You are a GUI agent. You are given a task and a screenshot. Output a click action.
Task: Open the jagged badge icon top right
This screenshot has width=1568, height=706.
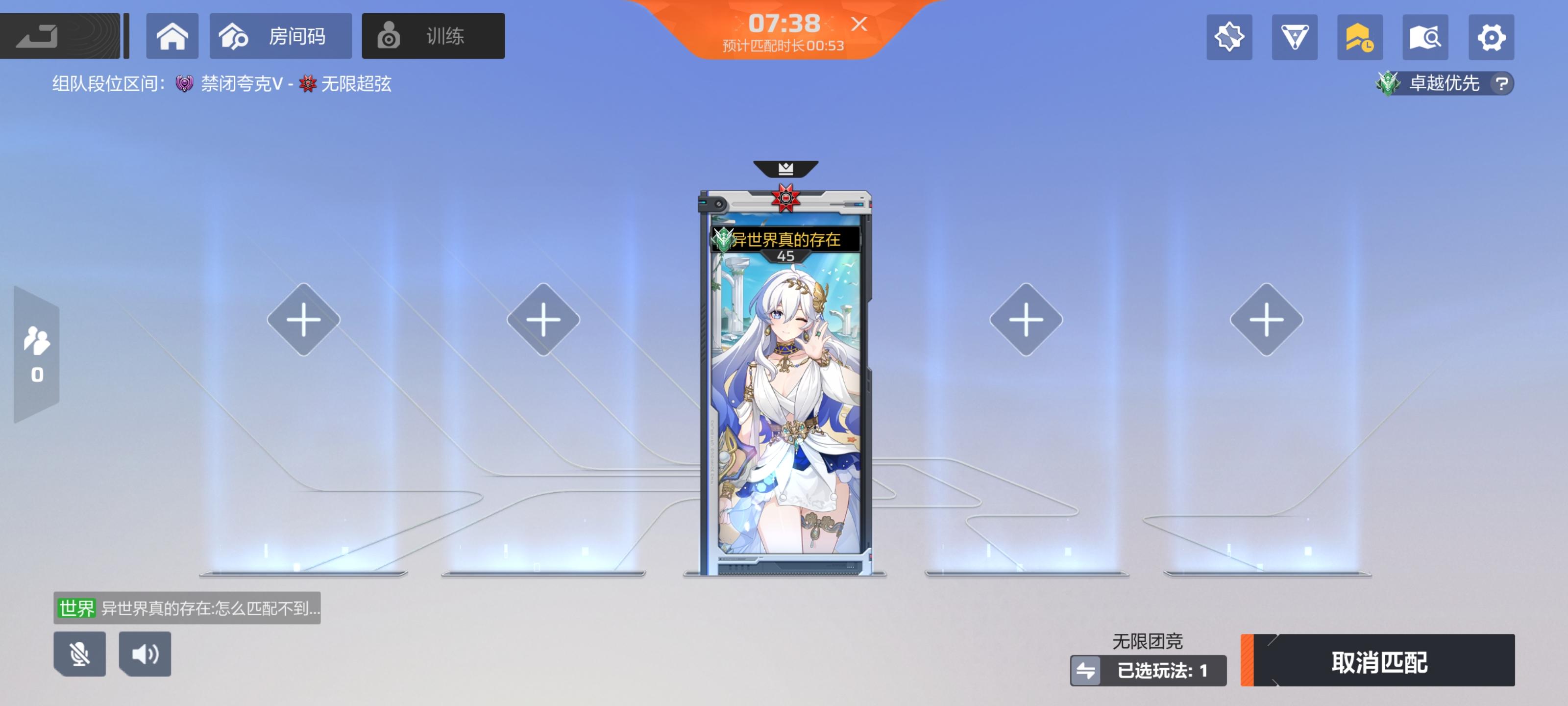pos(1229,37)
